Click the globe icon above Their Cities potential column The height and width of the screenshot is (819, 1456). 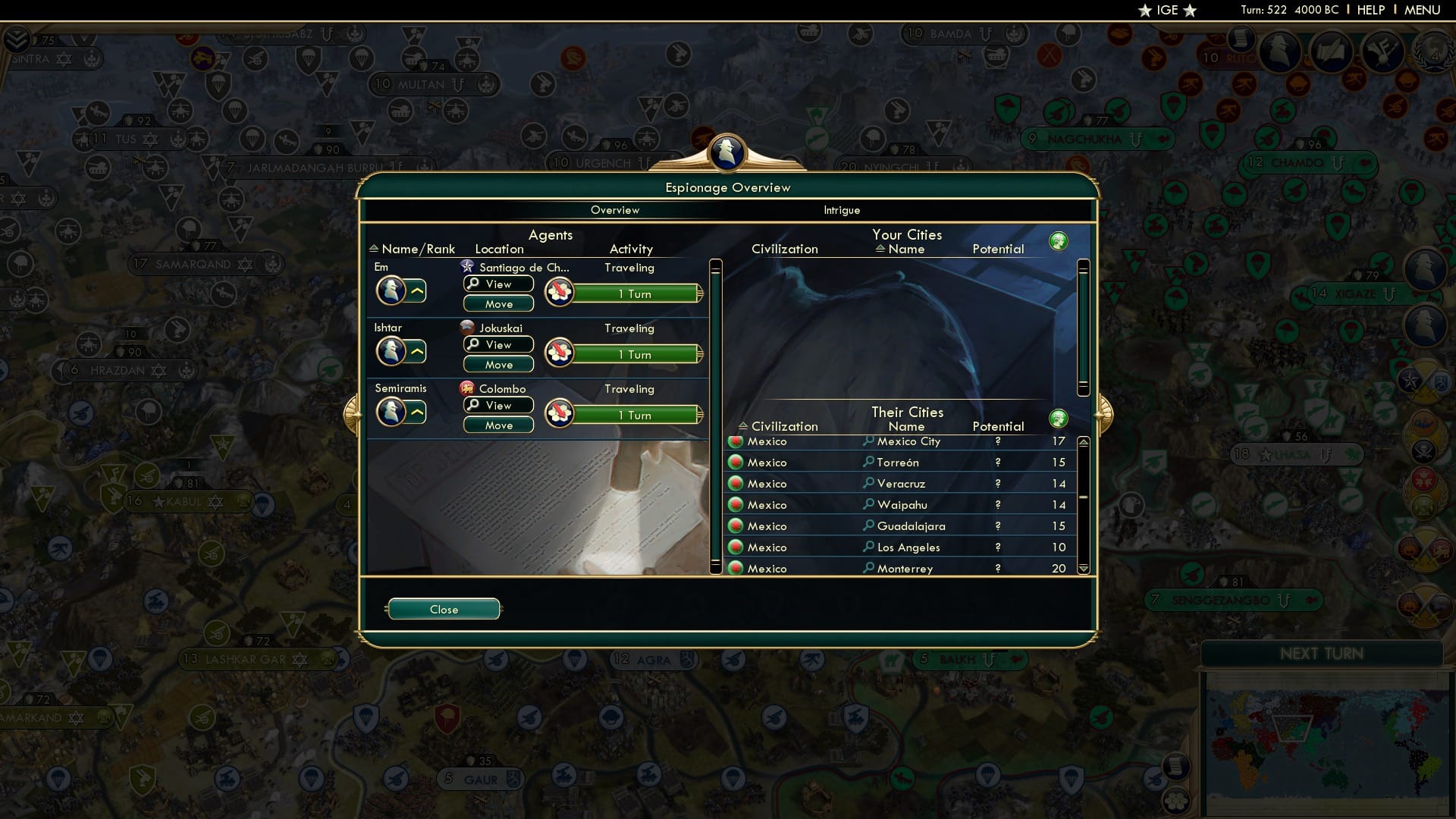coord(1059,418)
